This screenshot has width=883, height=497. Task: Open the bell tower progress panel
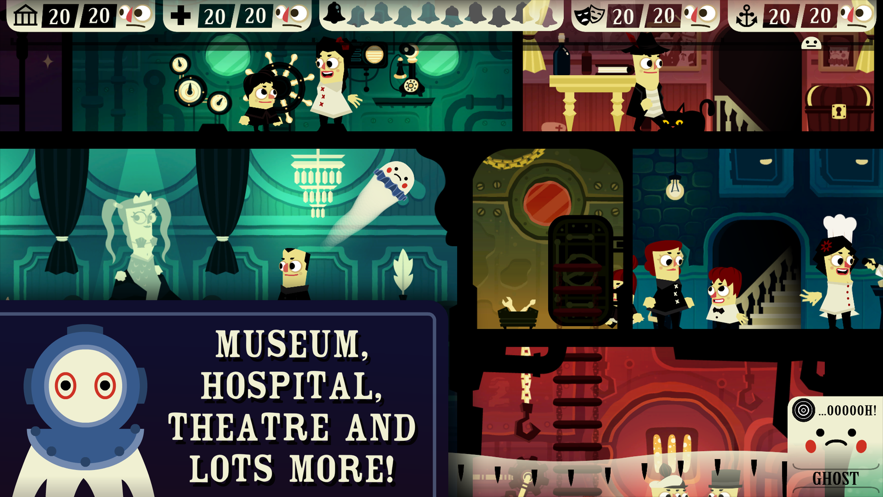[x=440, y=14]
